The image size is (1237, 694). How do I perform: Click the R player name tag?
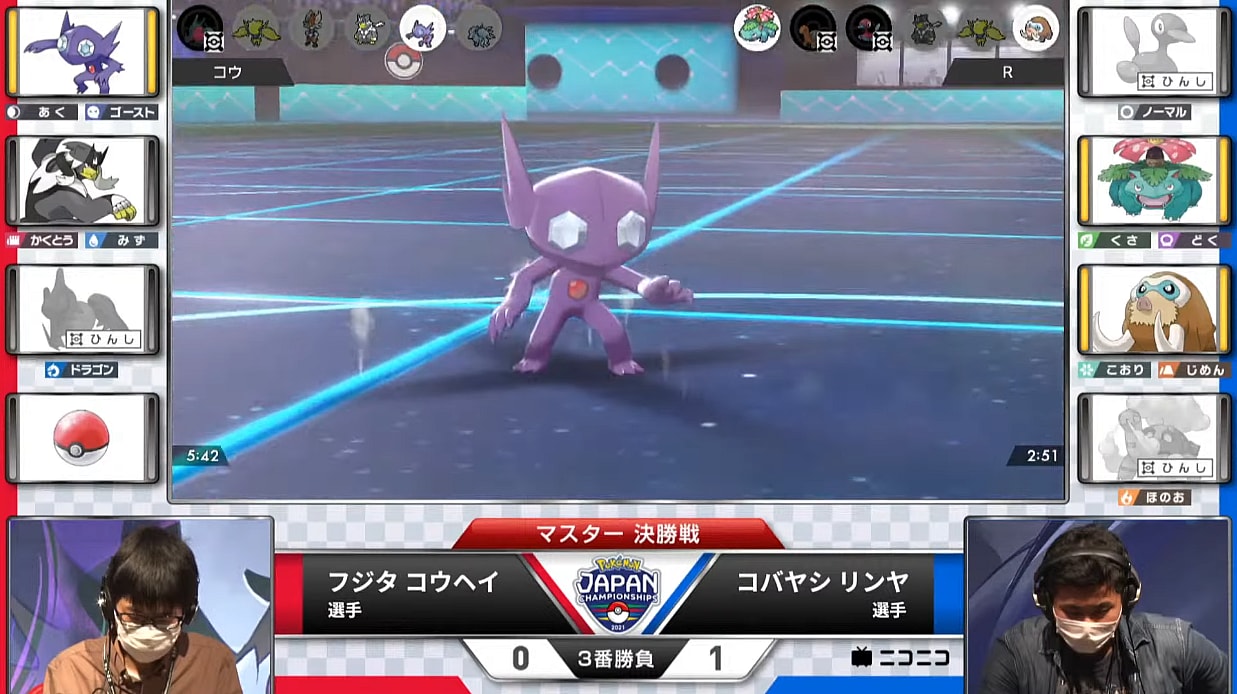click(1004, 73)
